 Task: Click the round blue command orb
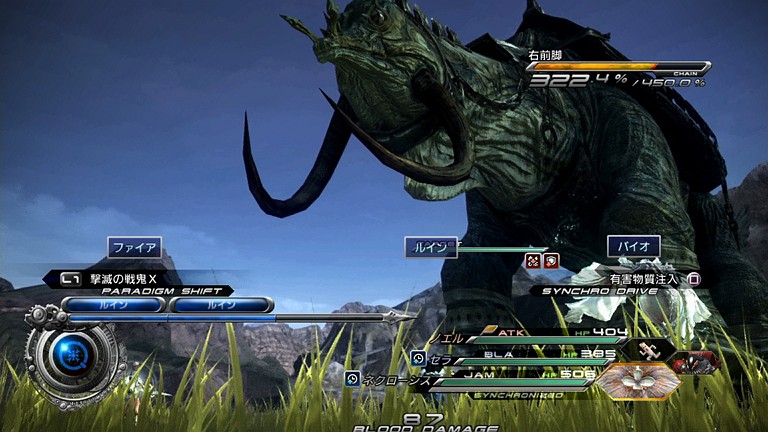click(x=74, y=352)
